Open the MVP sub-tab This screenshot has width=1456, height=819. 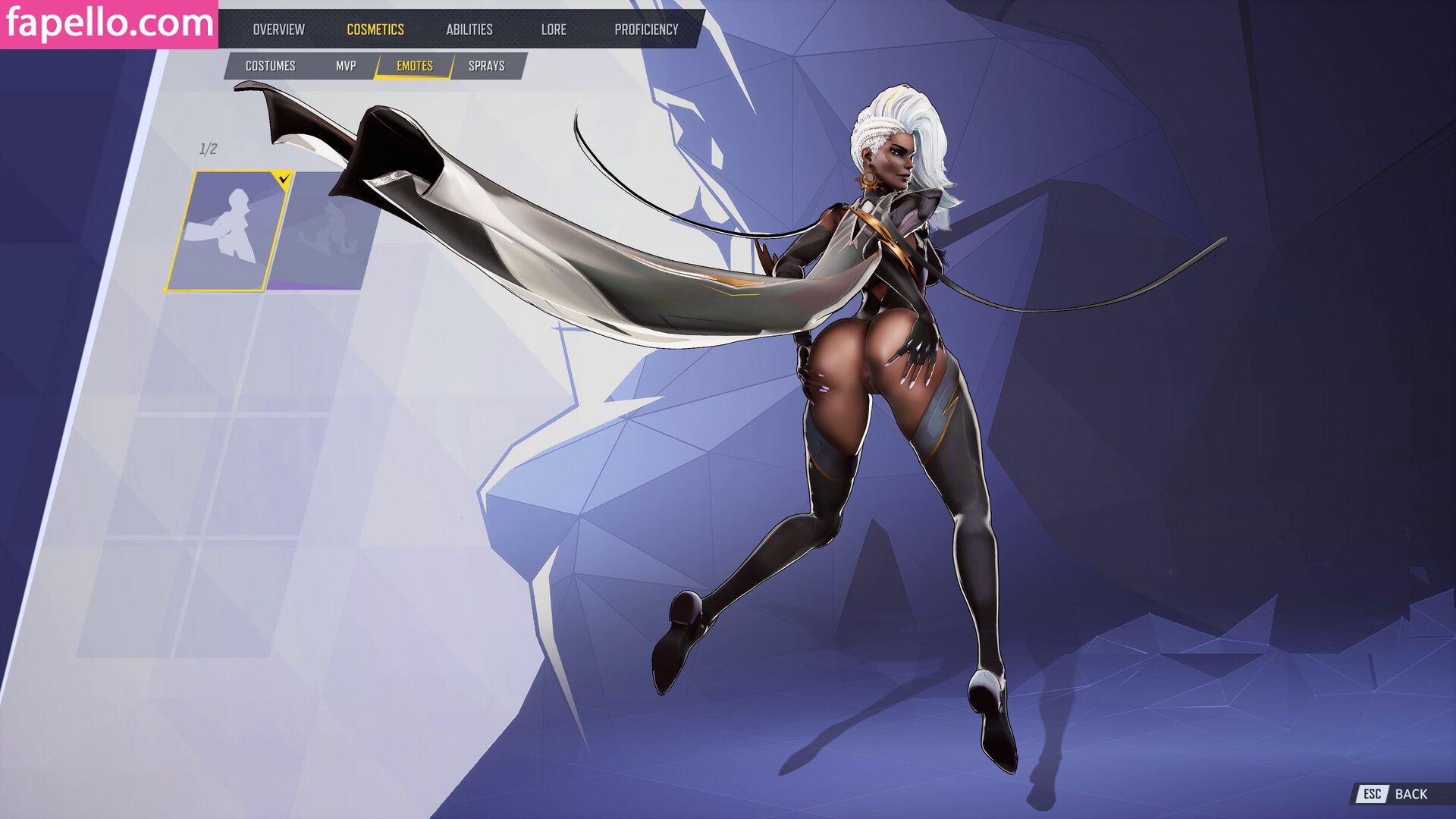tap(346, 66)
